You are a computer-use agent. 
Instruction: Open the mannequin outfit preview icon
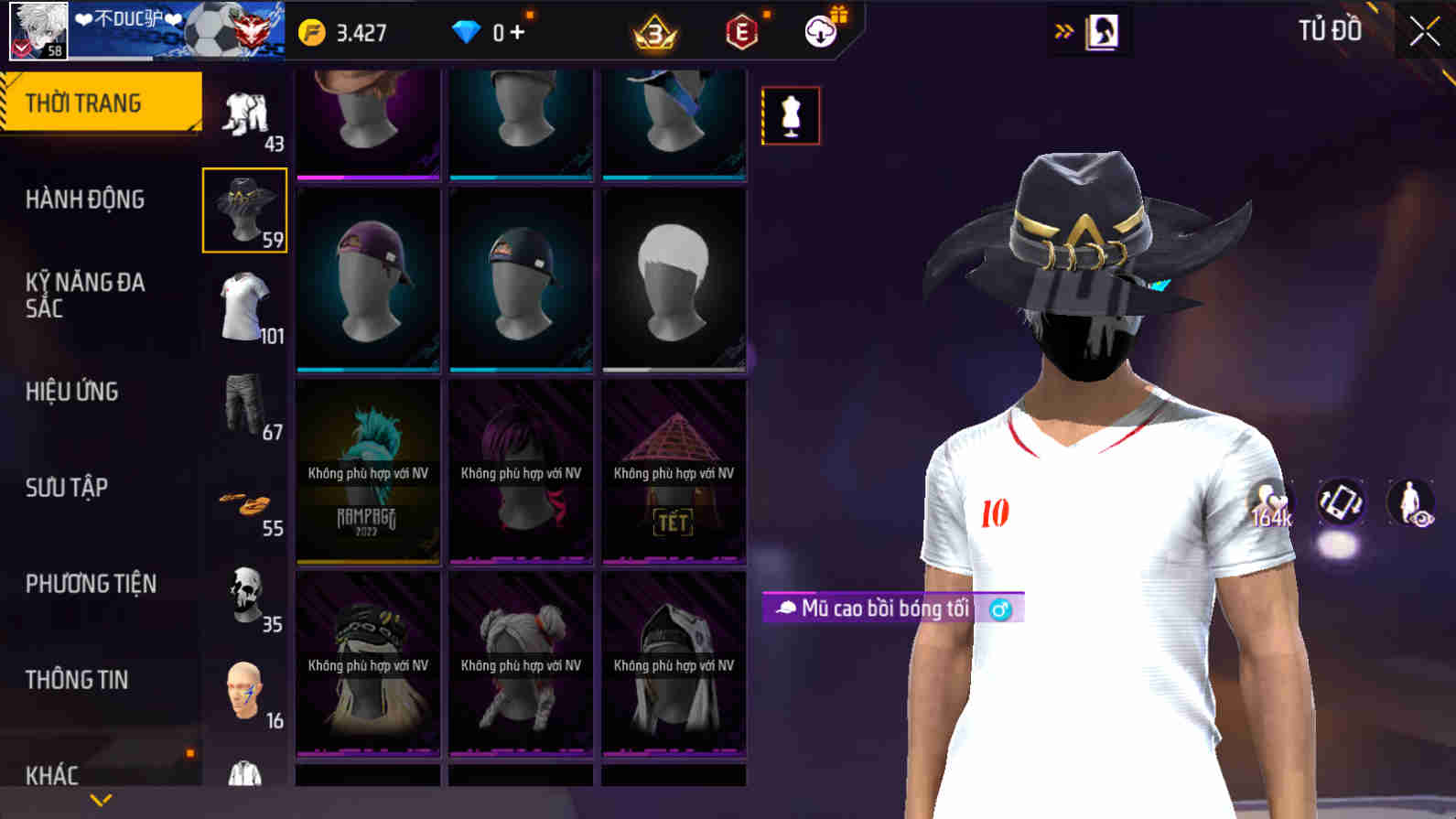[791, 115]
